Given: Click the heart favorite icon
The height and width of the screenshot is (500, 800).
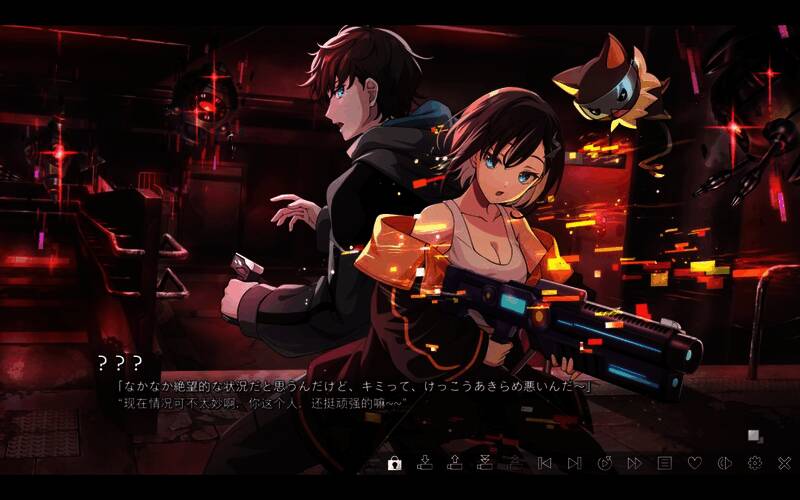Looking at the screenshot, I should pos(695,463).
